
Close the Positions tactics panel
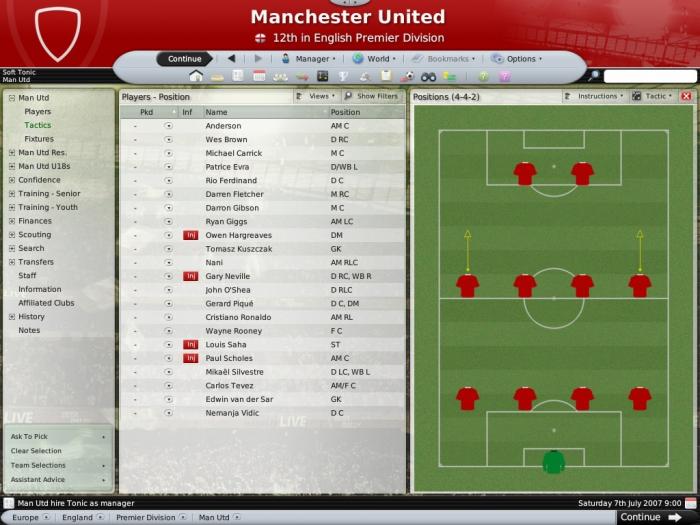pos(686,96)
